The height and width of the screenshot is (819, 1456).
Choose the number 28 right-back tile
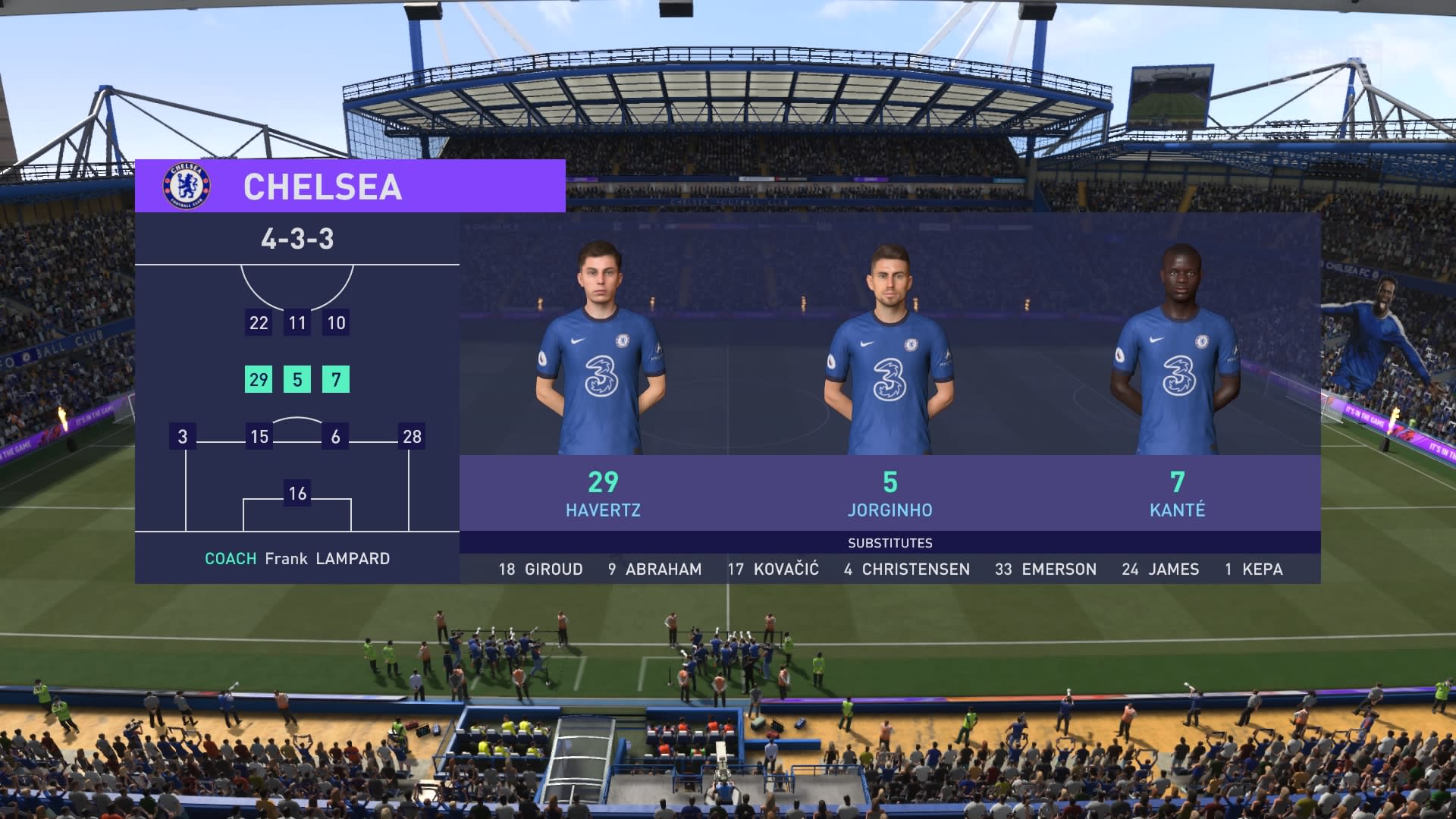[412, 436]
